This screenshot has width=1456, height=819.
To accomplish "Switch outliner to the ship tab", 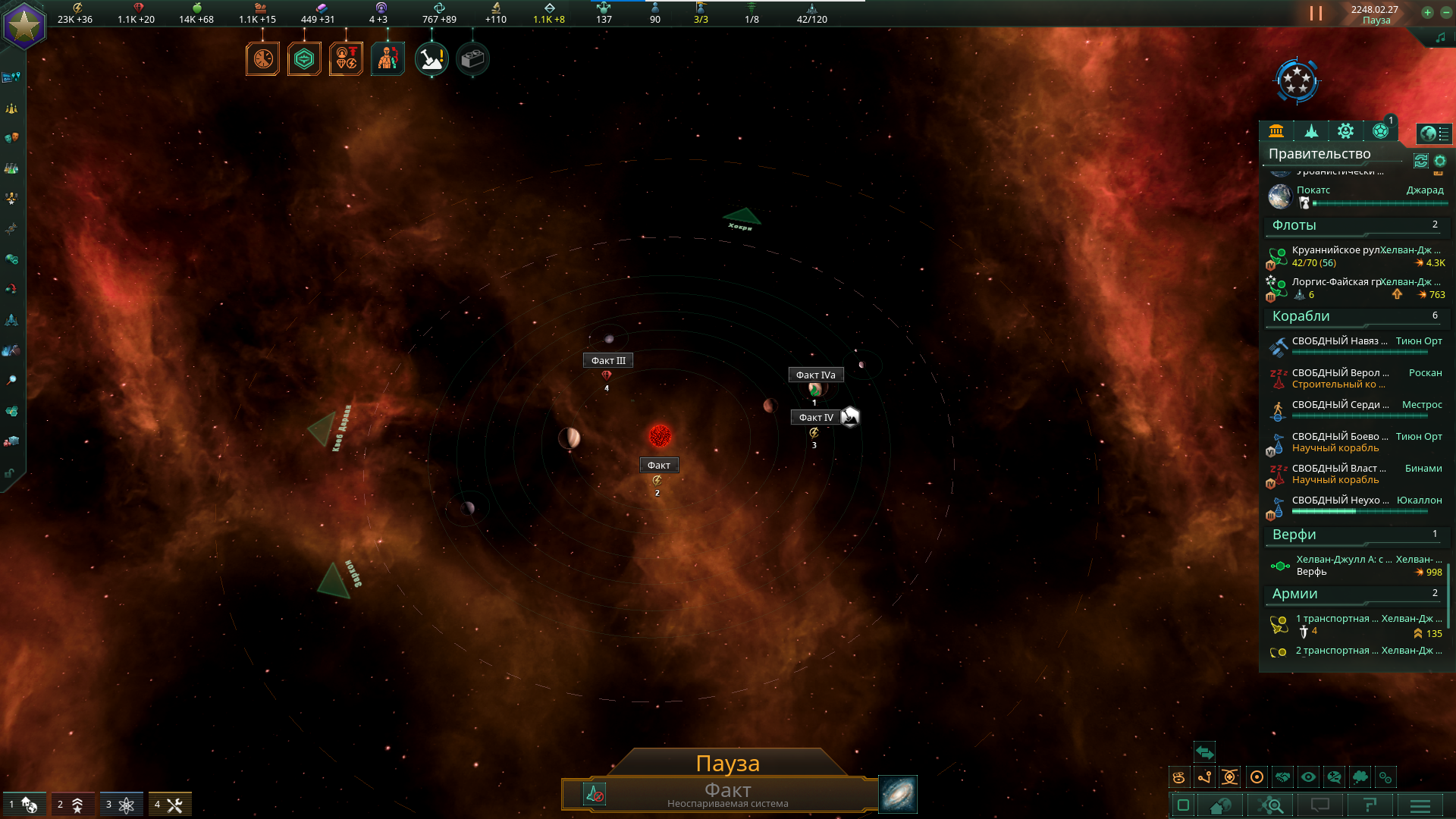I will (x=1311, y=131).
